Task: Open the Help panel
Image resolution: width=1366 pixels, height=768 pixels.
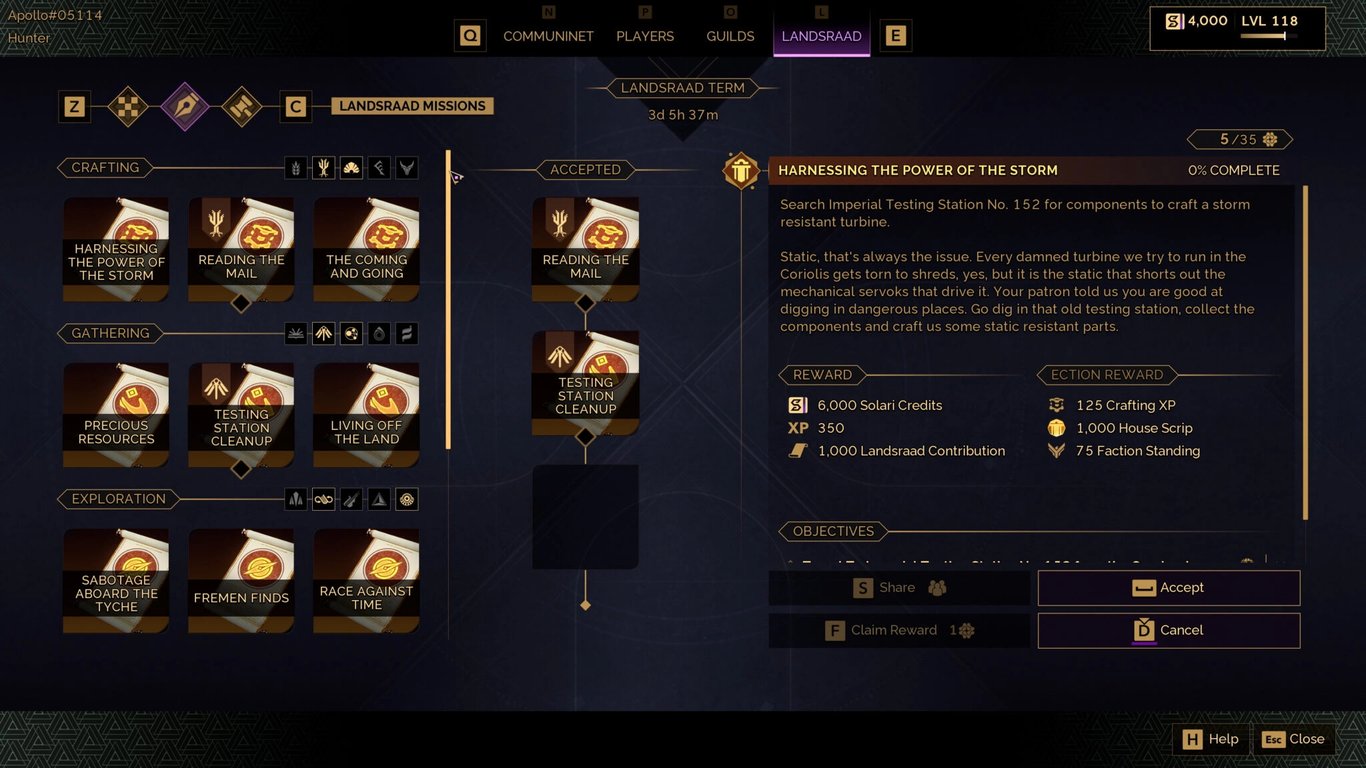Action: 1211,739
